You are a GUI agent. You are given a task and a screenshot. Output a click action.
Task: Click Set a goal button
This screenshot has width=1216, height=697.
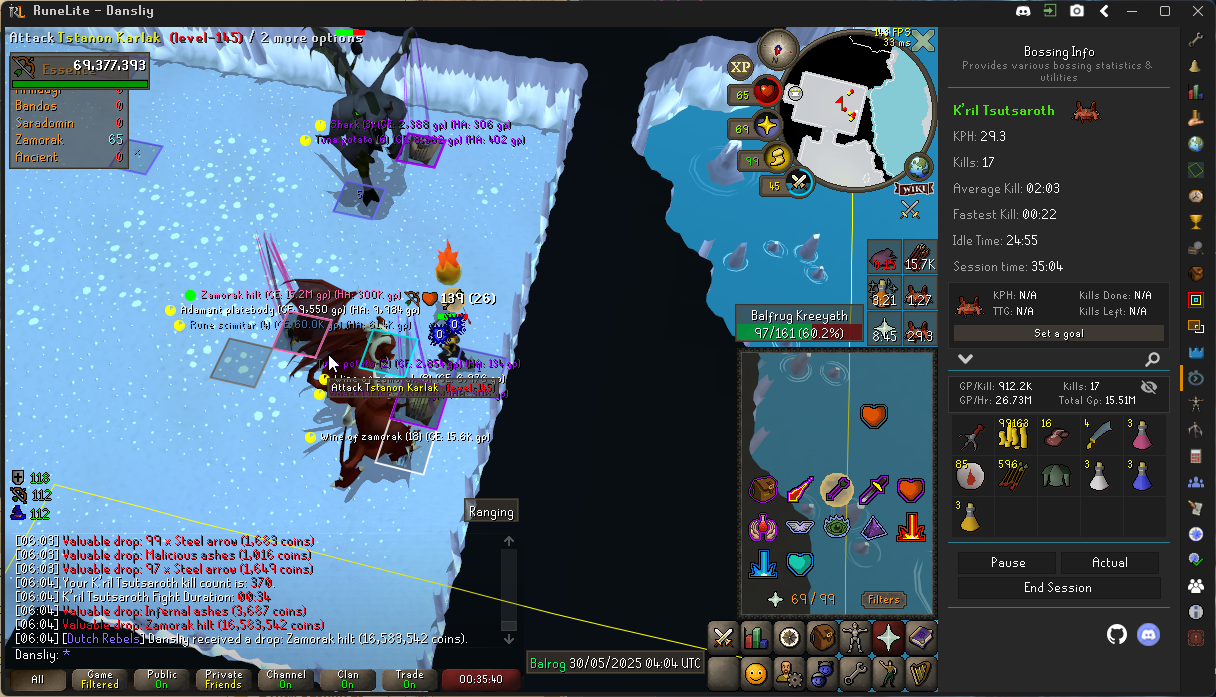pos(1058,334)
